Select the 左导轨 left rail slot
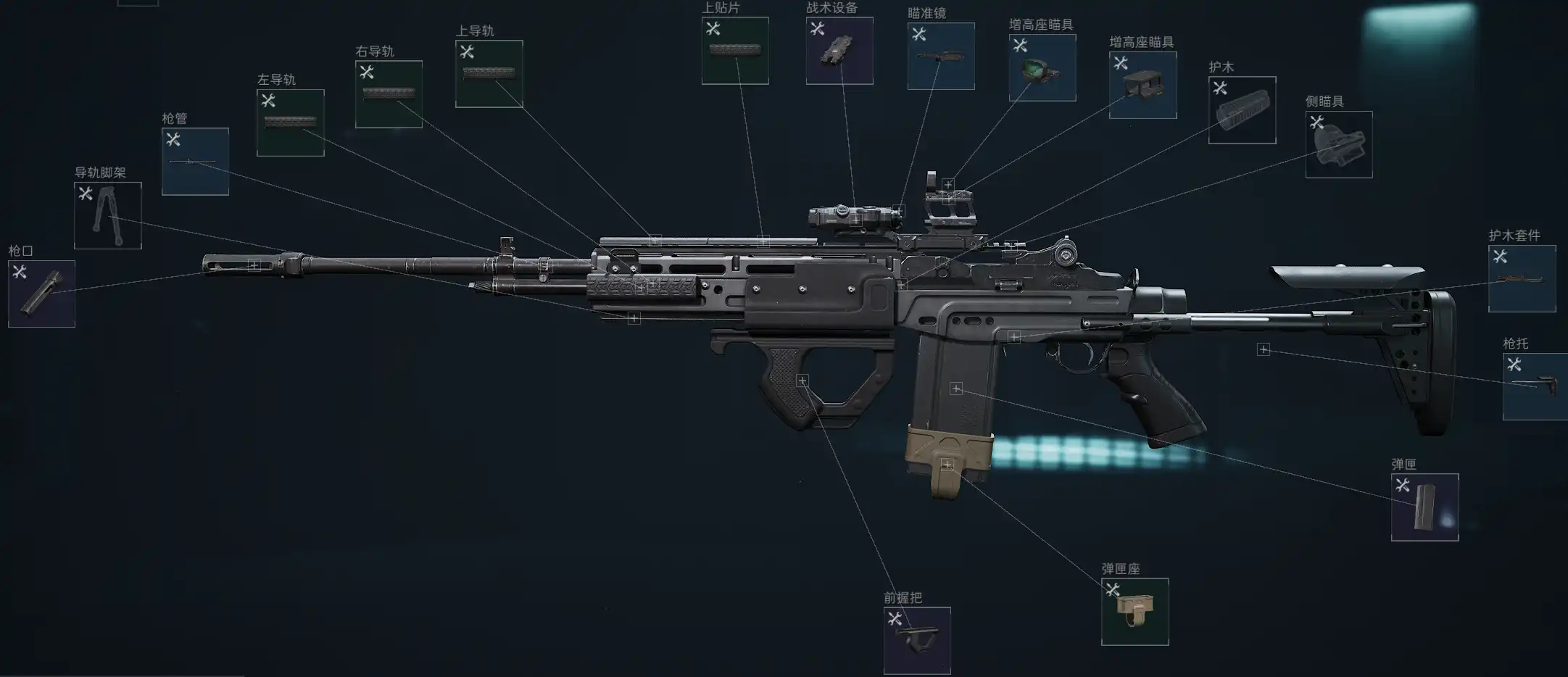 click(x=290, y=122)
